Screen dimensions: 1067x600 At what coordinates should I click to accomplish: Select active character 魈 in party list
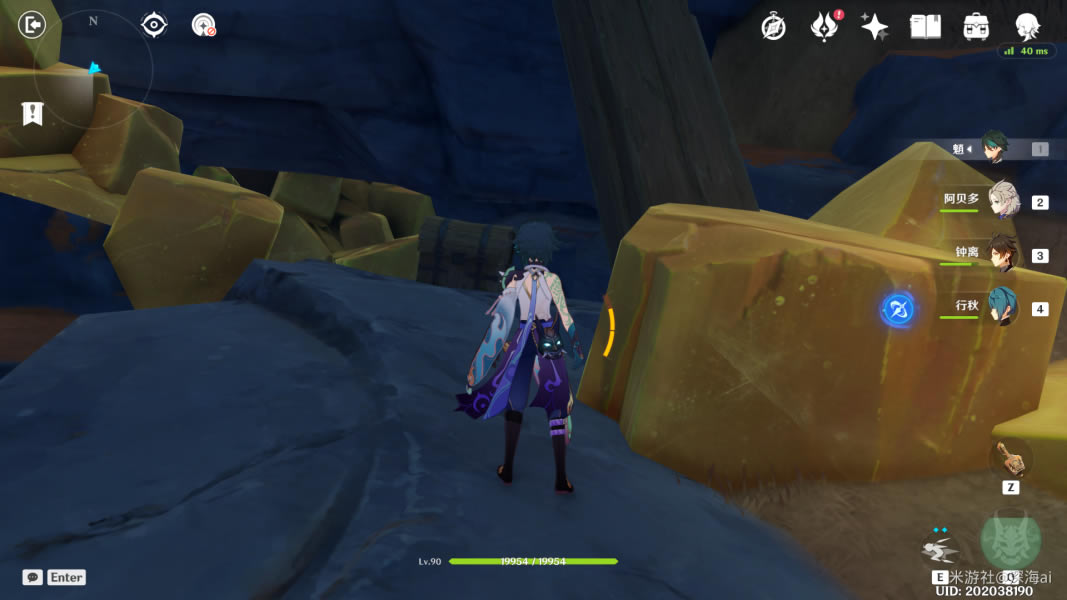(993, 148)
